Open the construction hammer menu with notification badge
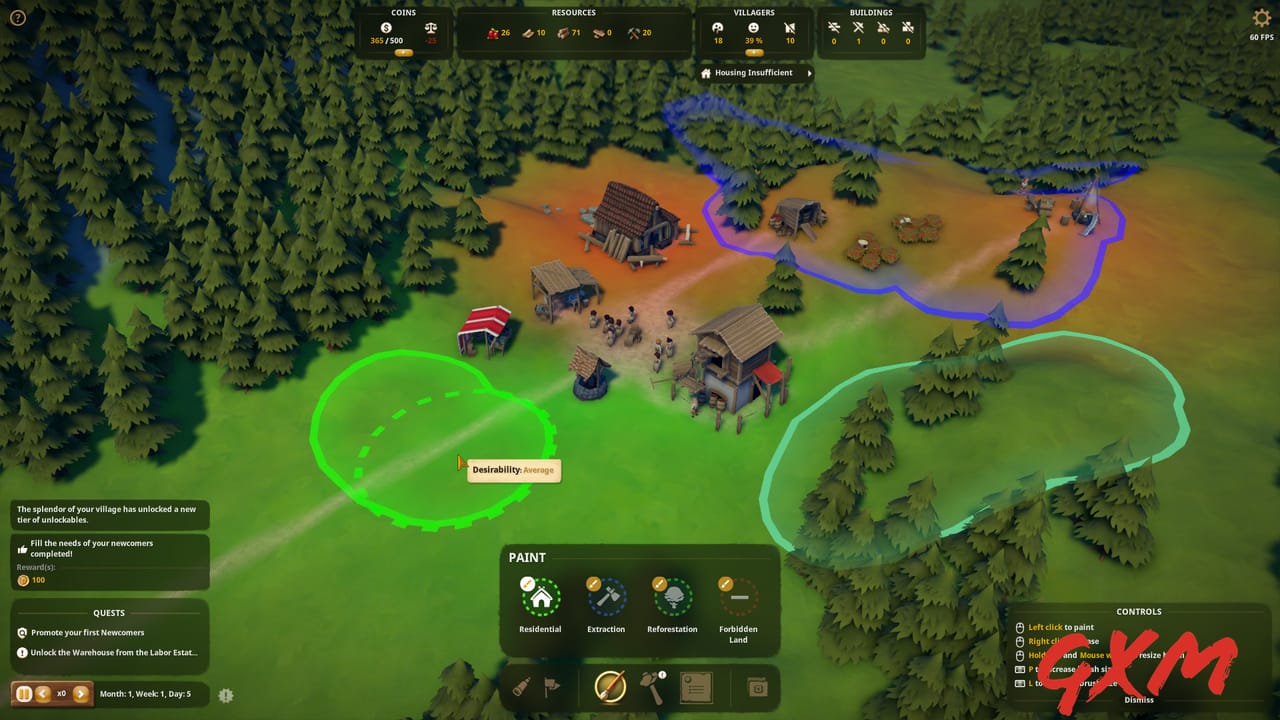Screen dimensions: 1280x720 click(651, 688)
